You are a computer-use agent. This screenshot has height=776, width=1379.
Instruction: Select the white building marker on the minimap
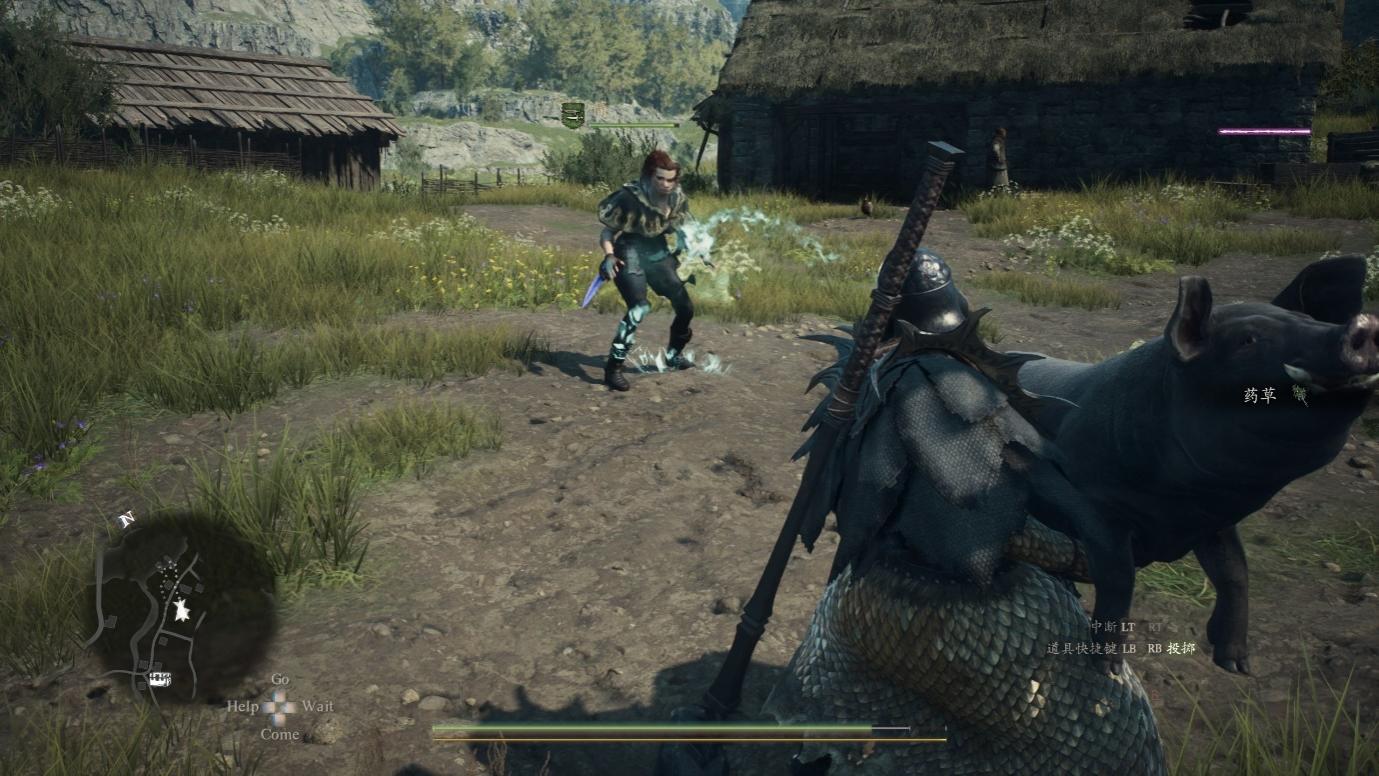coord(159,680)
